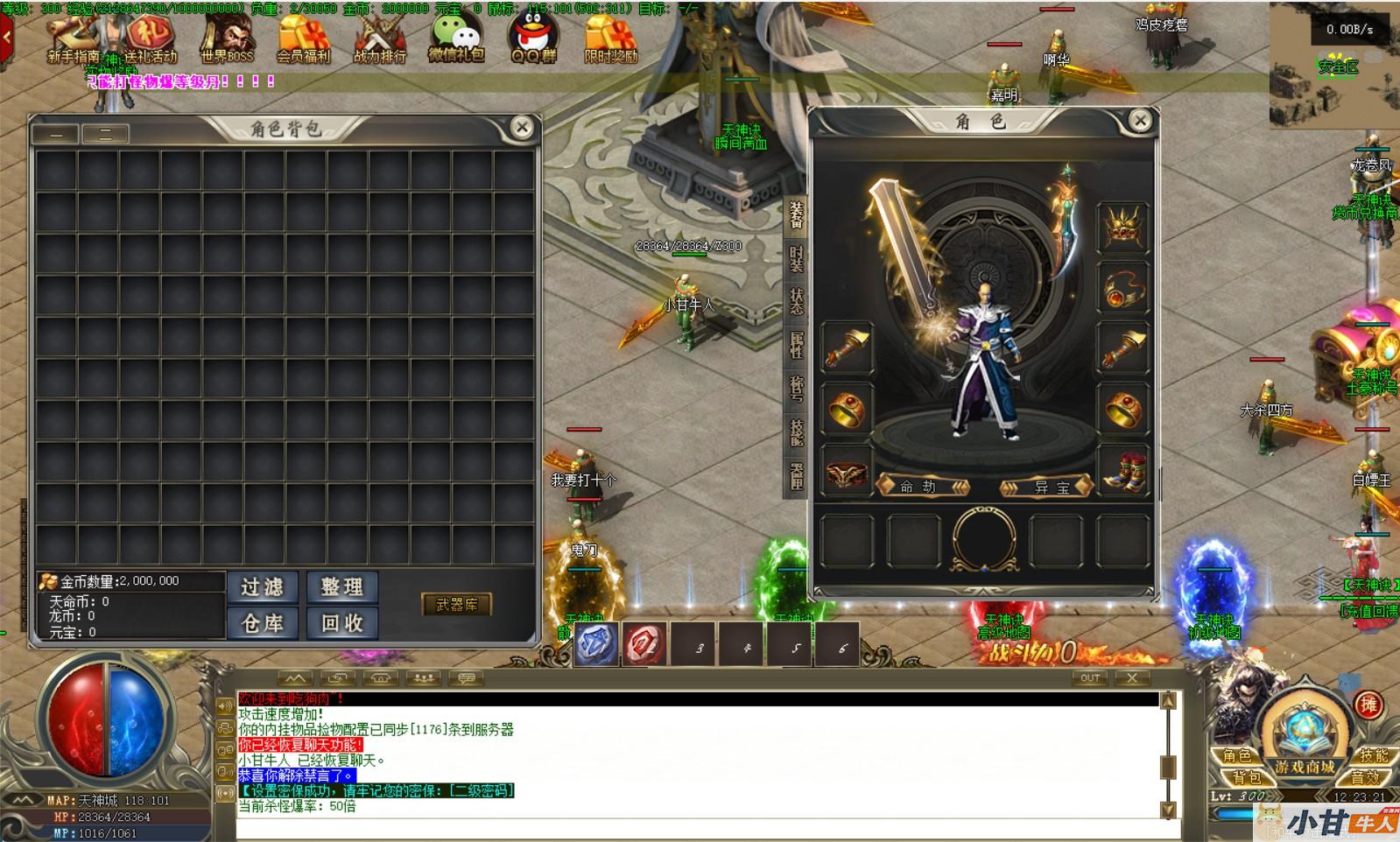The height and width of the screenshot is (842, 1400).
Task: Select the equipped boots slot
Action: coord(1123,470)
